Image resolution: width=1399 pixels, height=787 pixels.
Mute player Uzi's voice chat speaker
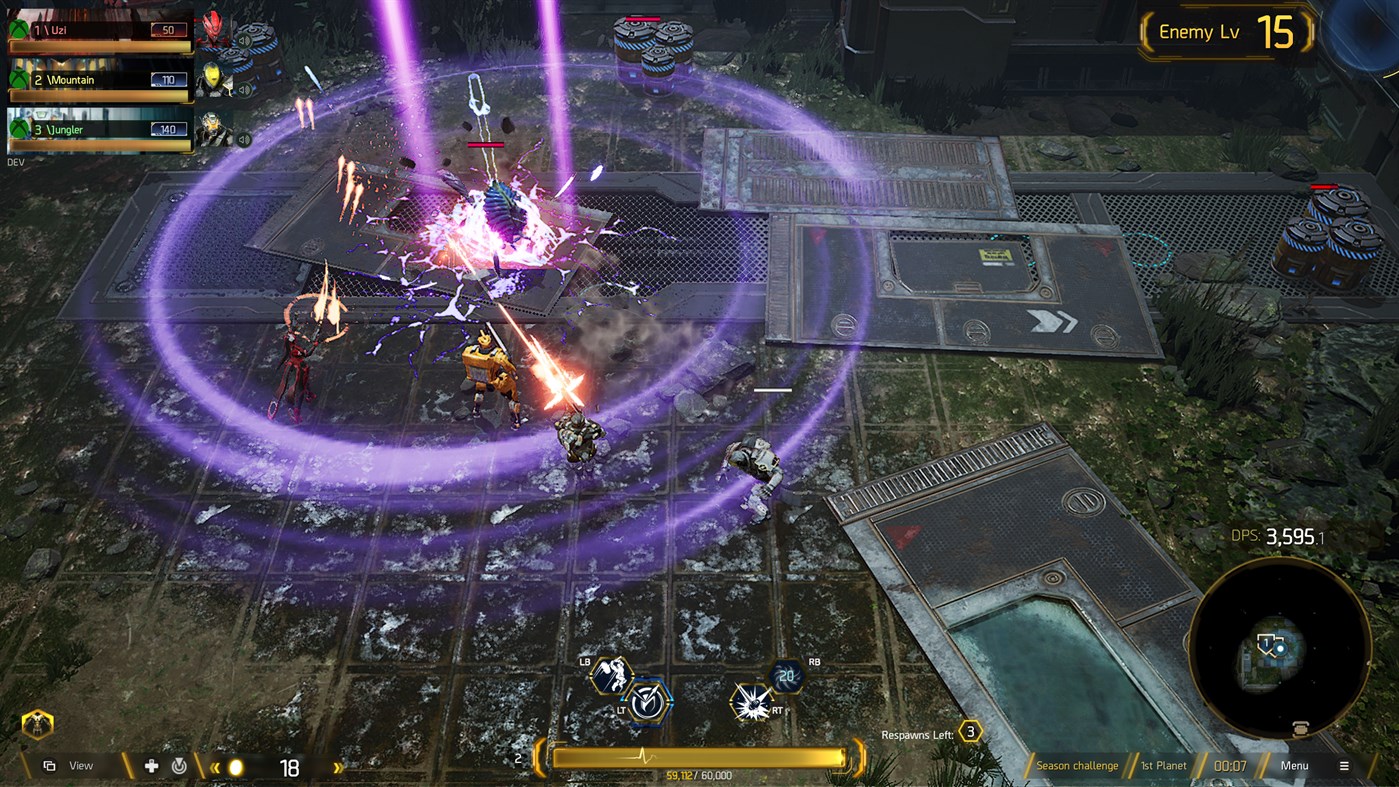click(244, 40)
